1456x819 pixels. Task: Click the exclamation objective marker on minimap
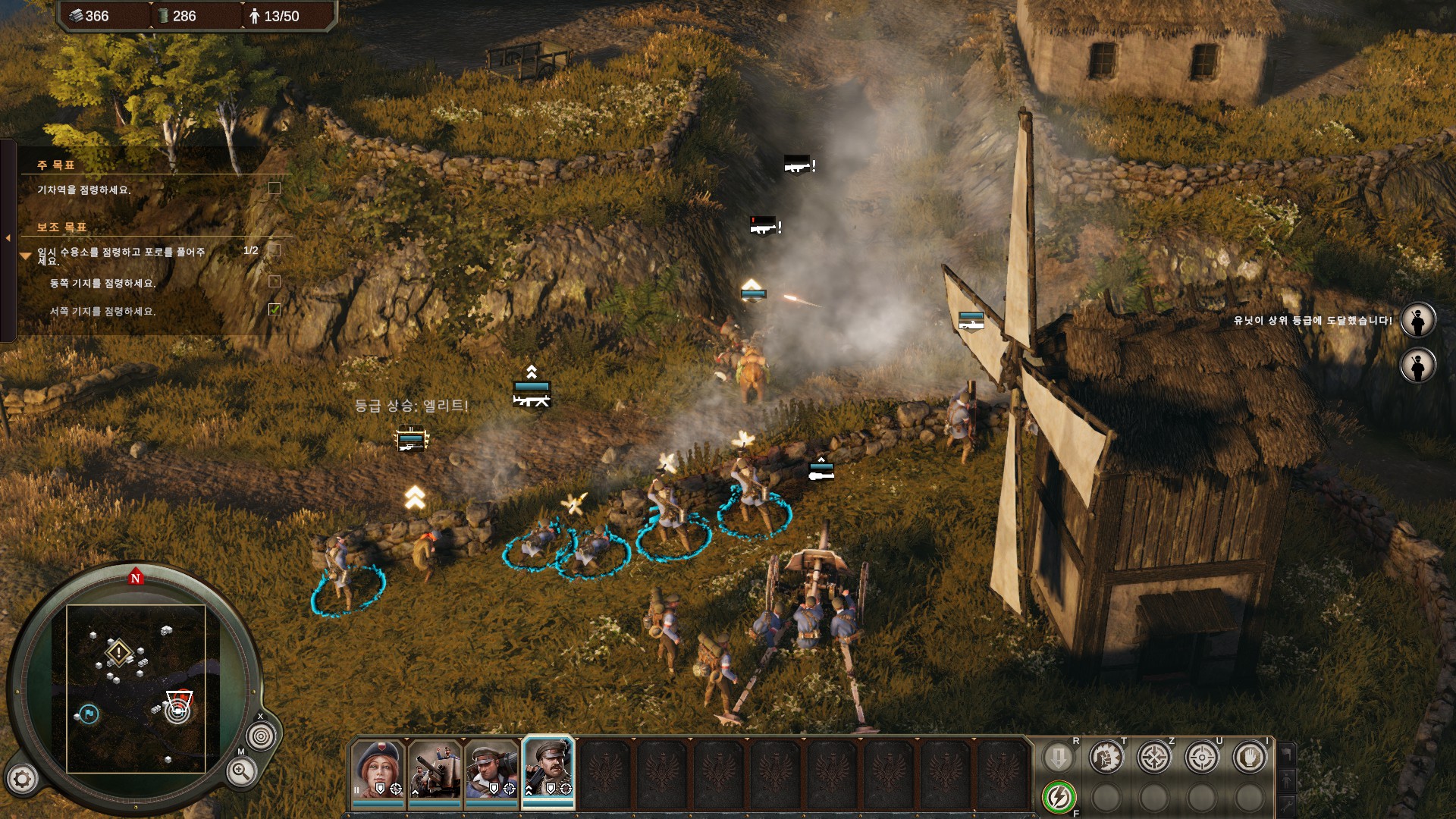pos(119,652)
